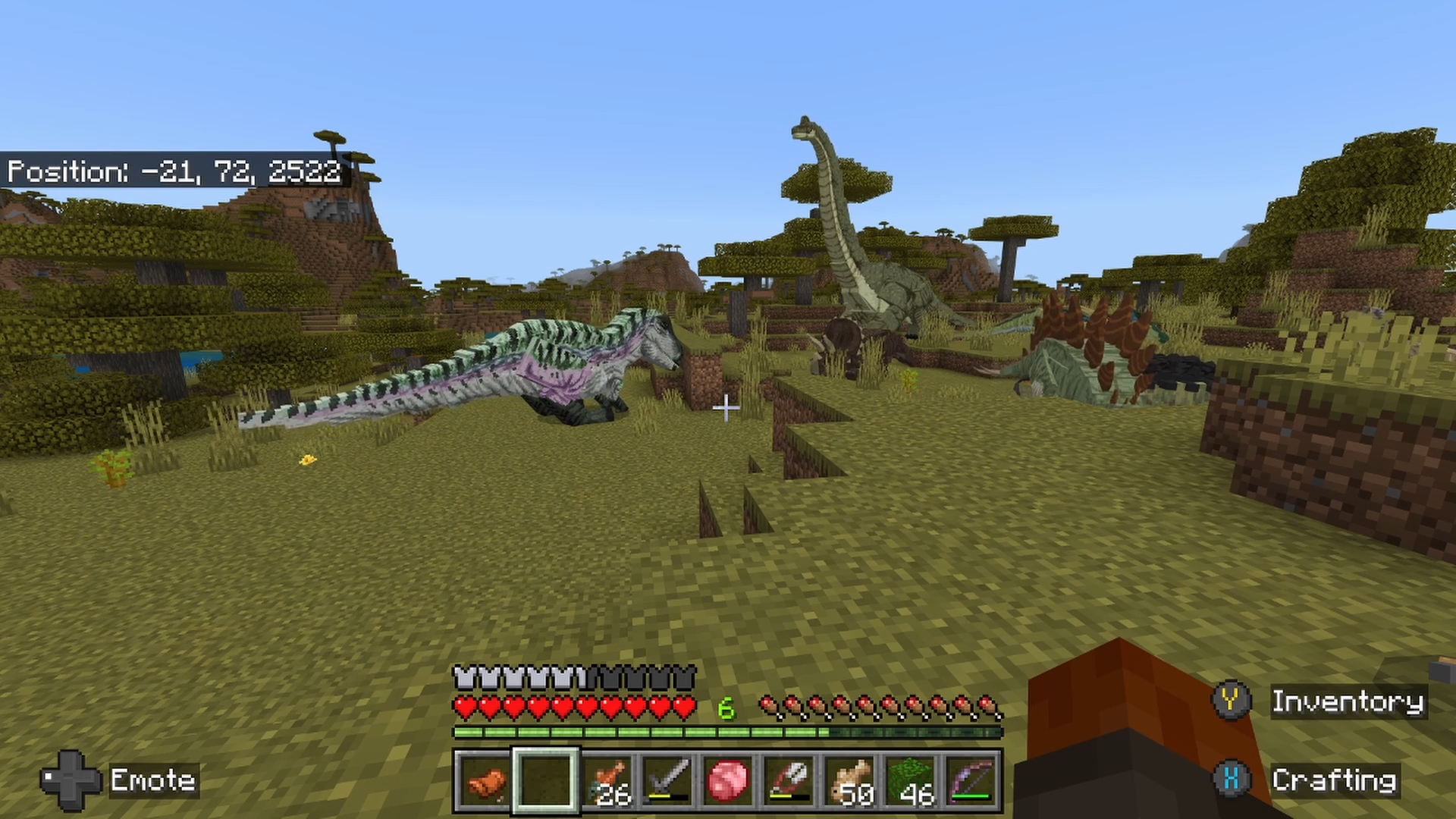Image resolution: width=1456 pixels, height=819 pixels.
Task: Choose the empty highlighted hotbar slot
Action: coord(546,781)
